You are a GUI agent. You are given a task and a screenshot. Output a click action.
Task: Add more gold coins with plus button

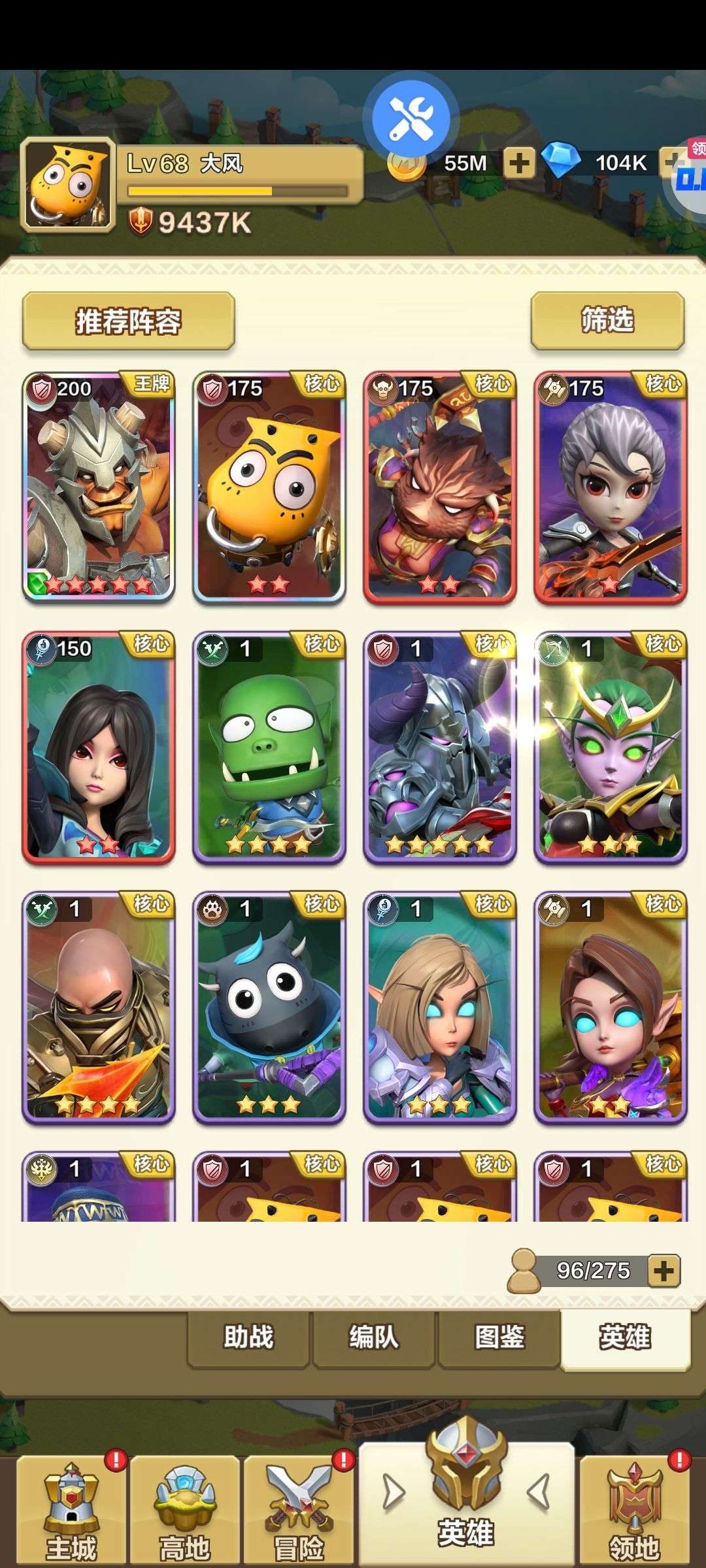(519, 163)
